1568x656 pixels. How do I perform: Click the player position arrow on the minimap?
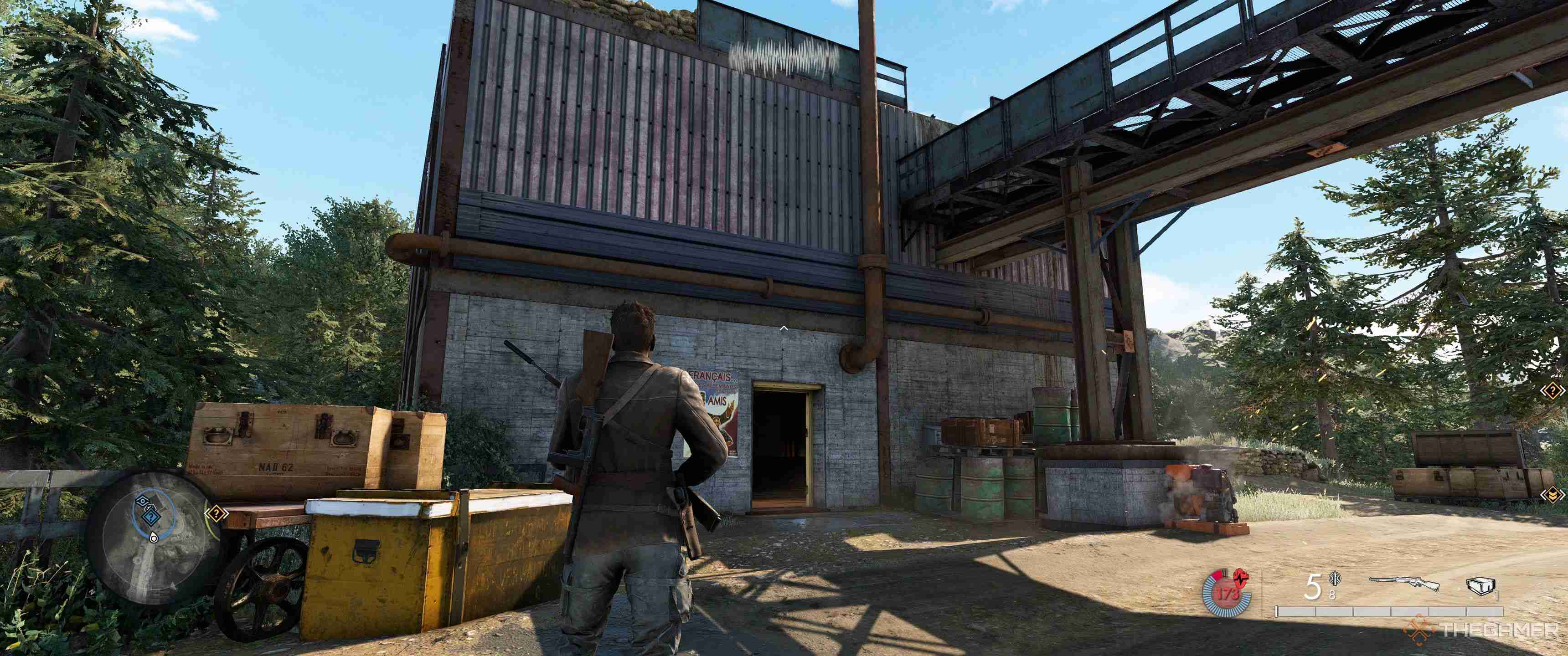(x=154, y=538)
